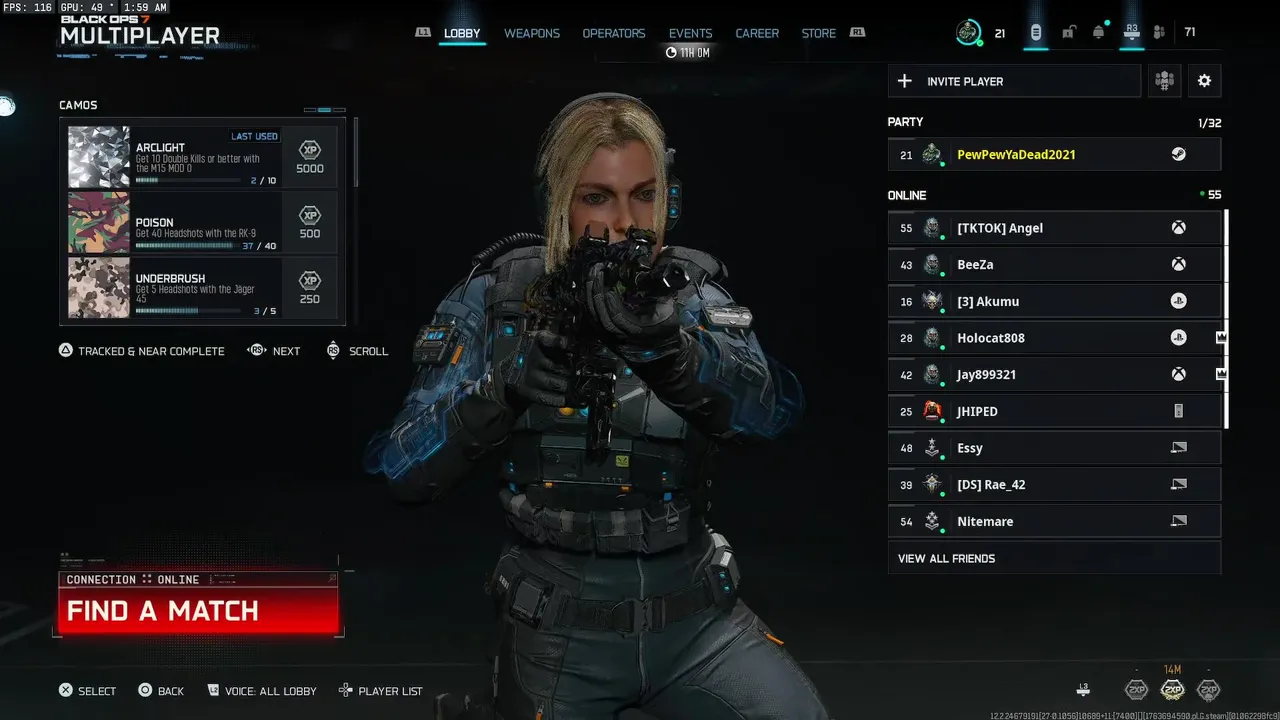1280x720 pixels.
Task: Open JHIPED's friend entry
Action: click(1054, 411)
